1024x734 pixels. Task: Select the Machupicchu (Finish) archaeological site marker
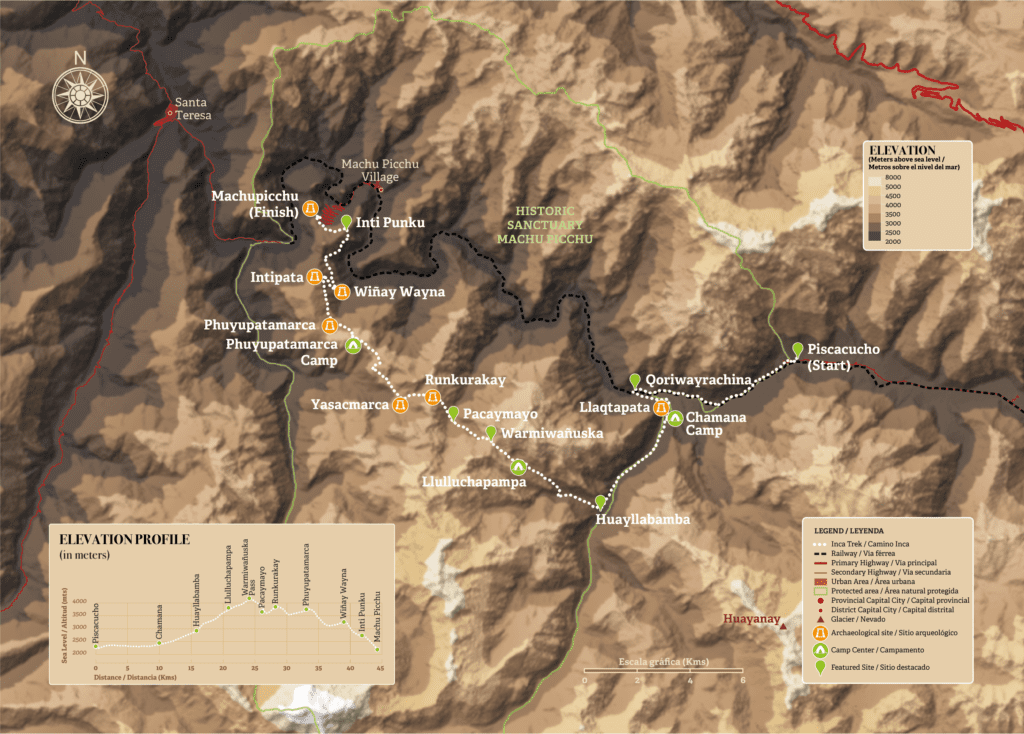pyautogui.click(x=312, y=209)
